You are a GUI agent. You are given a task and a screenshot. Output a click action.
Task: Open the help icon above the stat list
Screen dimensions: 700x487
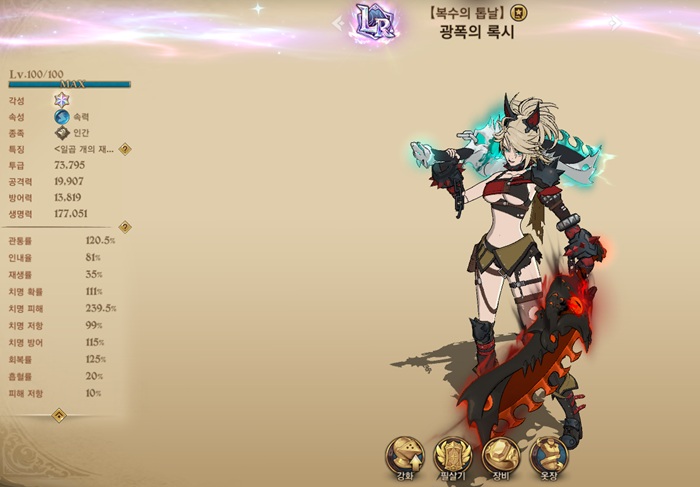click(124, 227)
